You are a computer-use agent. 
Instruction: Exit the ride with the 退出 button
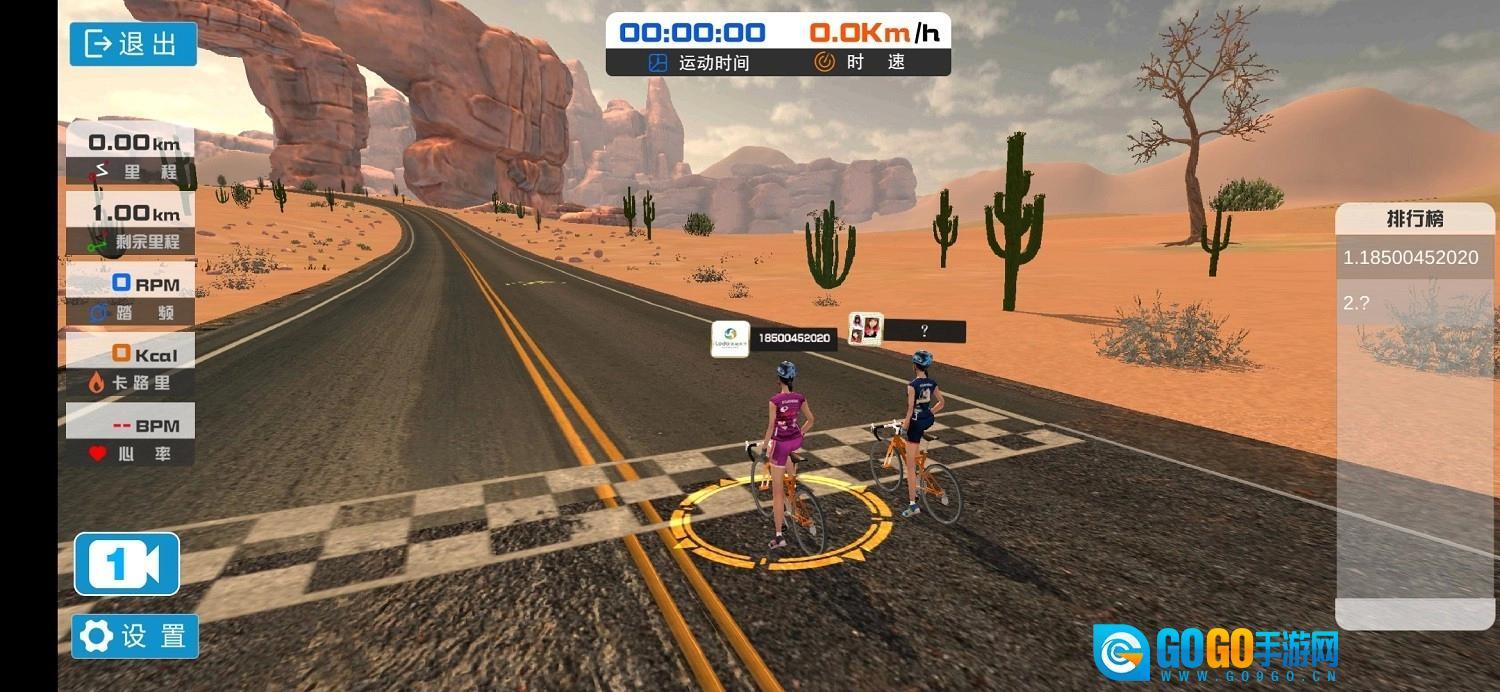(133, 44)
